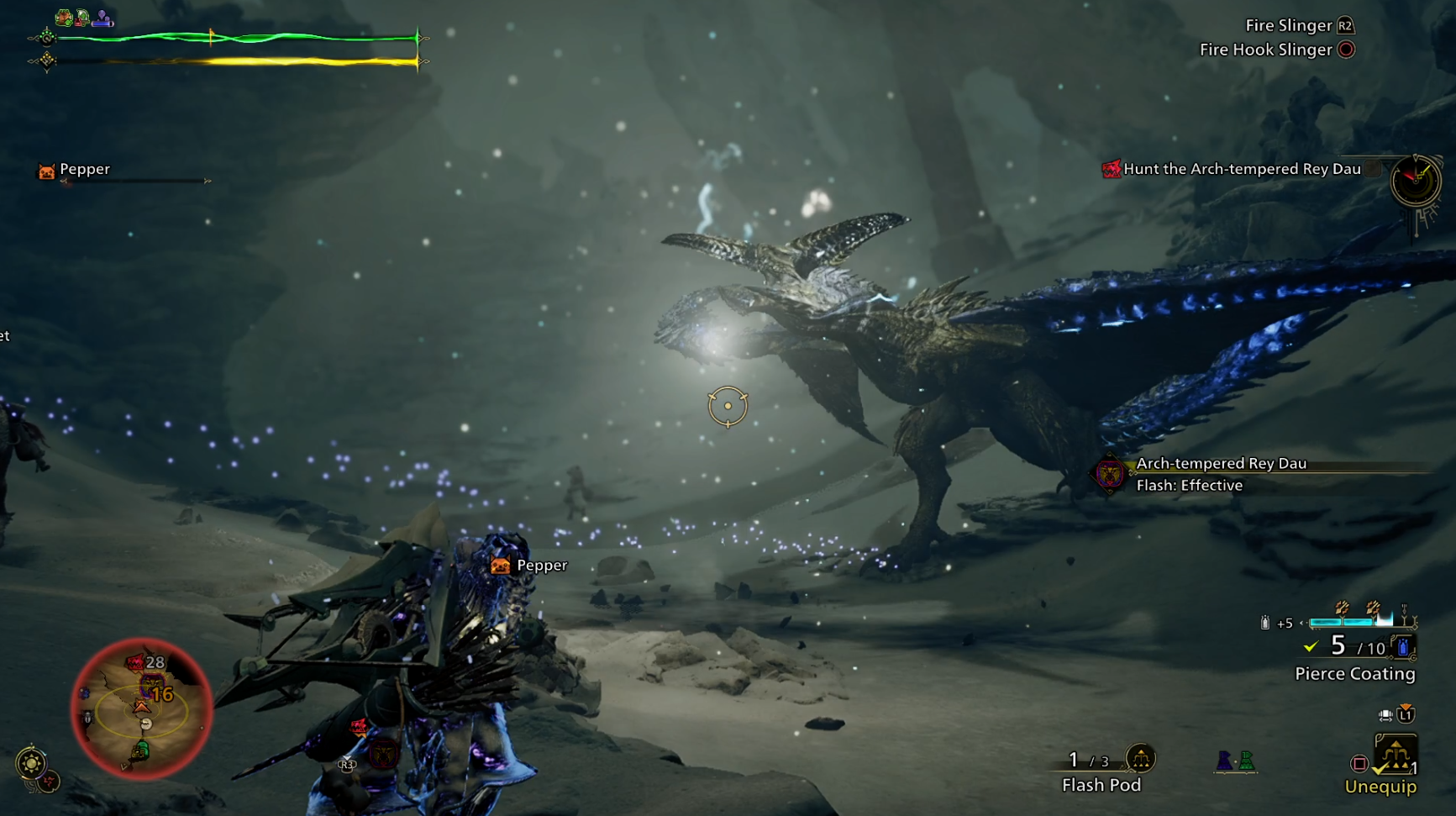Click the quest timer clock
This screenshot has width=1456, height=816.
click(1415, 180)
